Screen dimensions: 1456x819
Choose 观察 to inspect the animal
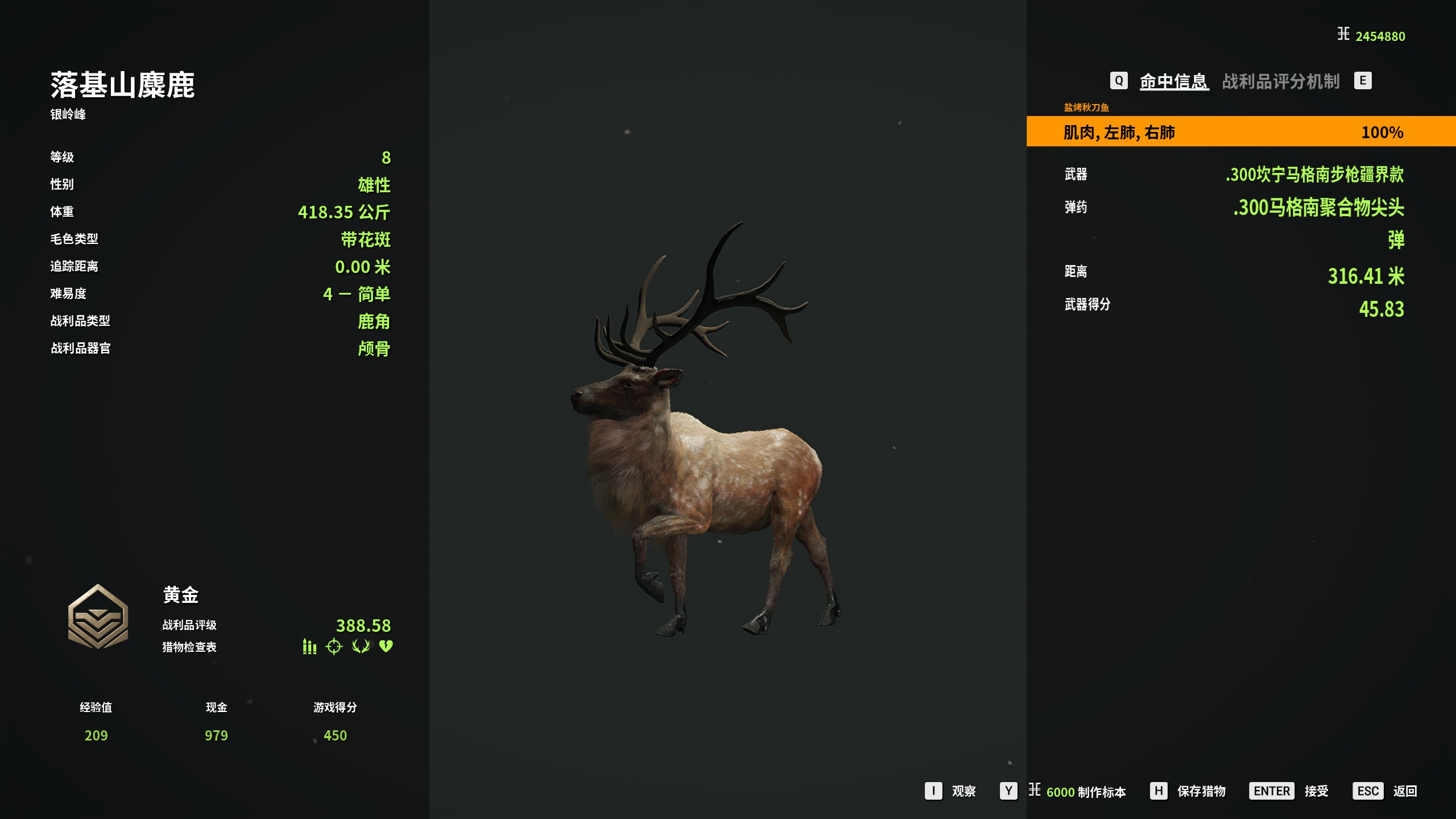pyautogui.click(x=963, y=791)
